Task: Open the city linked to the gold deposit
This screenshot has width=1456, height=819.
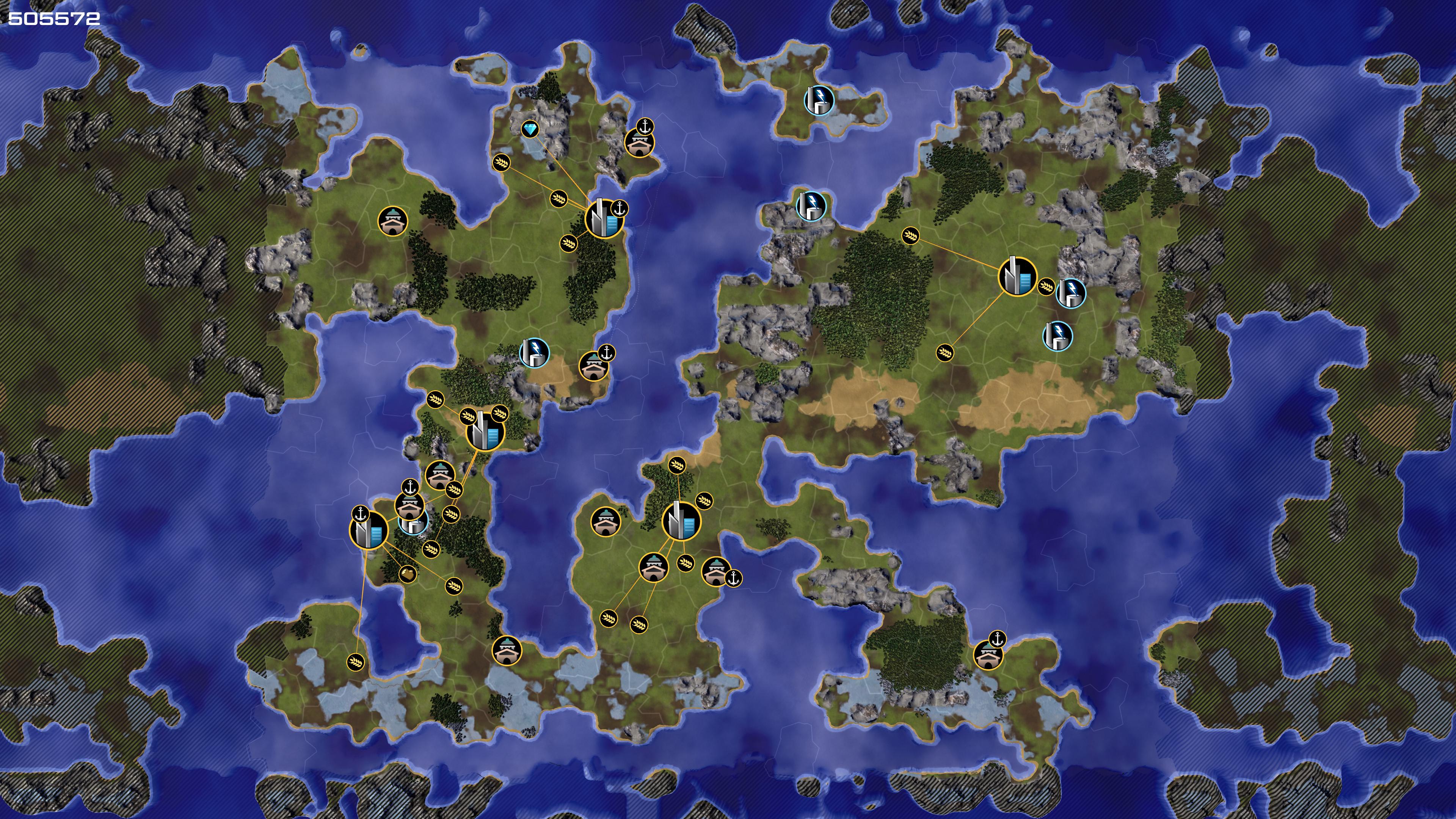Action: pyautogui.click(x=369, y=530)
